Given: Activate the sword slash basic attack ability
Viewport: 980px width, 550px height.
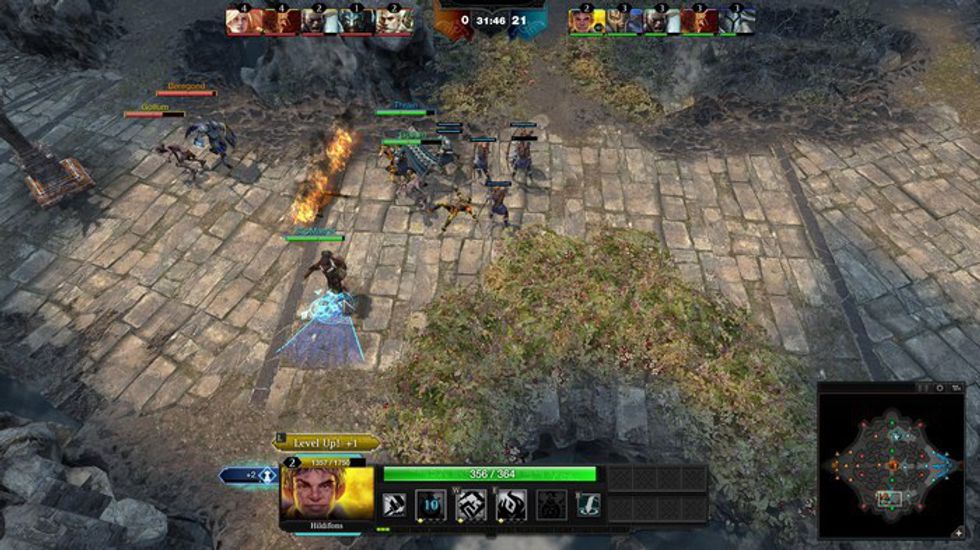Looking at the screenshot, I should pyautogui.click(x=393, y=504).
